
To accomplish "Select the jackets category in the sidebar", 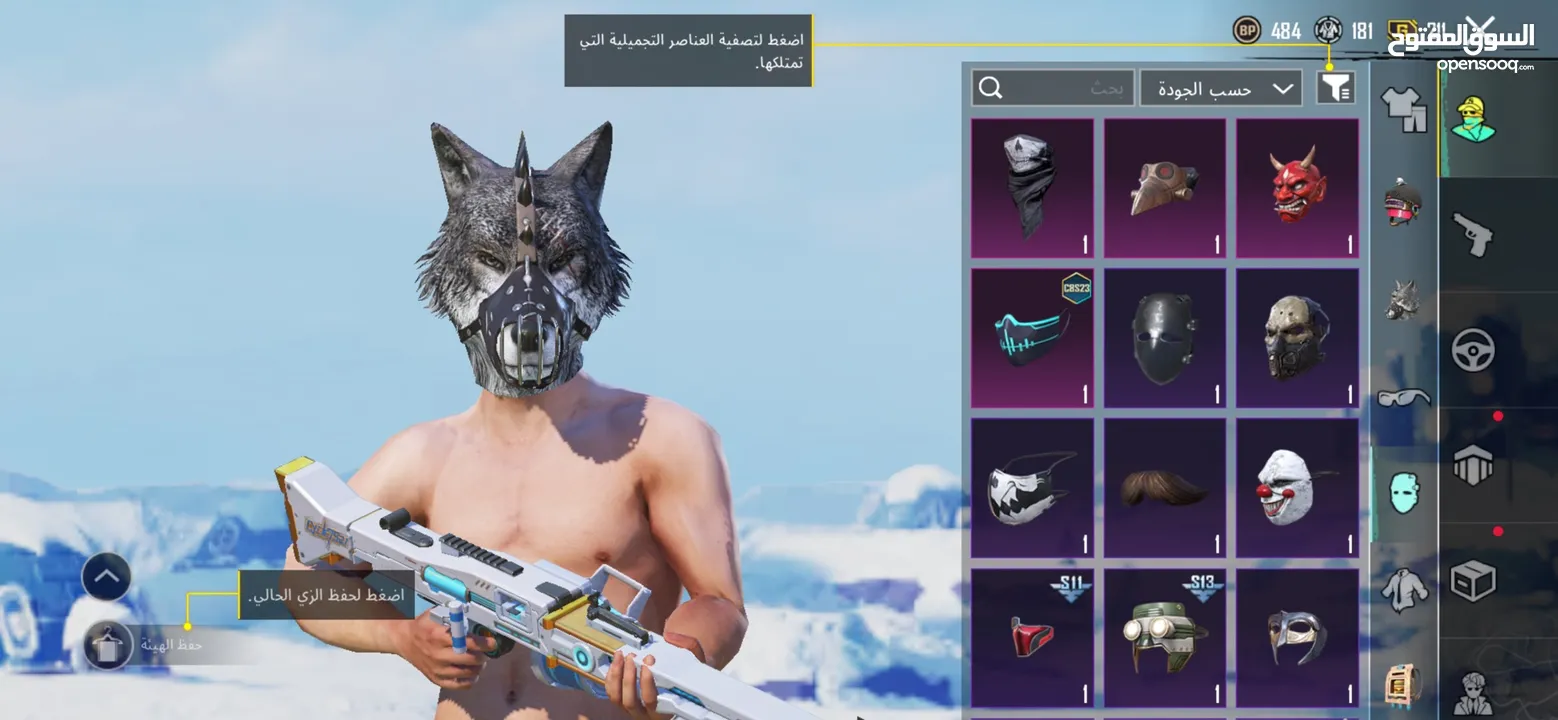I will click(1404, 590).
